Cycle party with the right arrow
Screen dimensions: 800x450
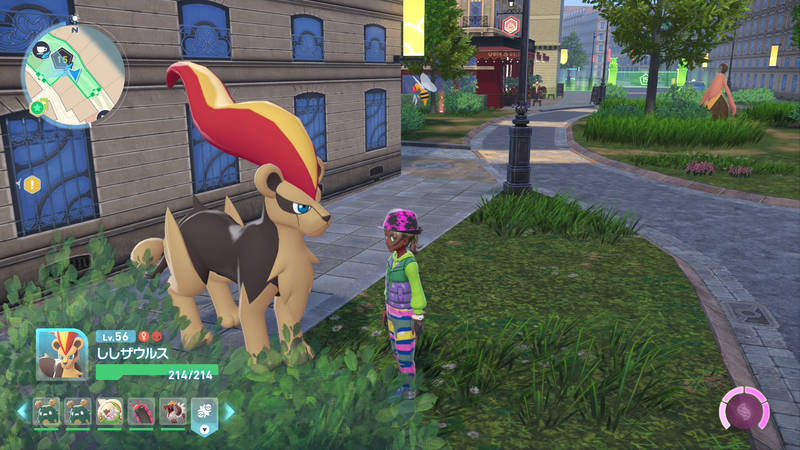pyautogui.click(x=229, y=411)
